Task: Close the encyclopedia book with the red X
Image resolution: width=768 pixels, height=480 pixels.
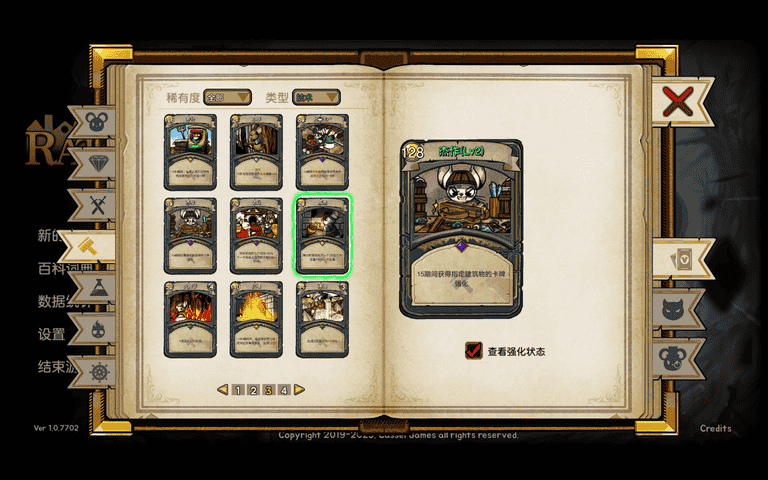Action: 677,100
